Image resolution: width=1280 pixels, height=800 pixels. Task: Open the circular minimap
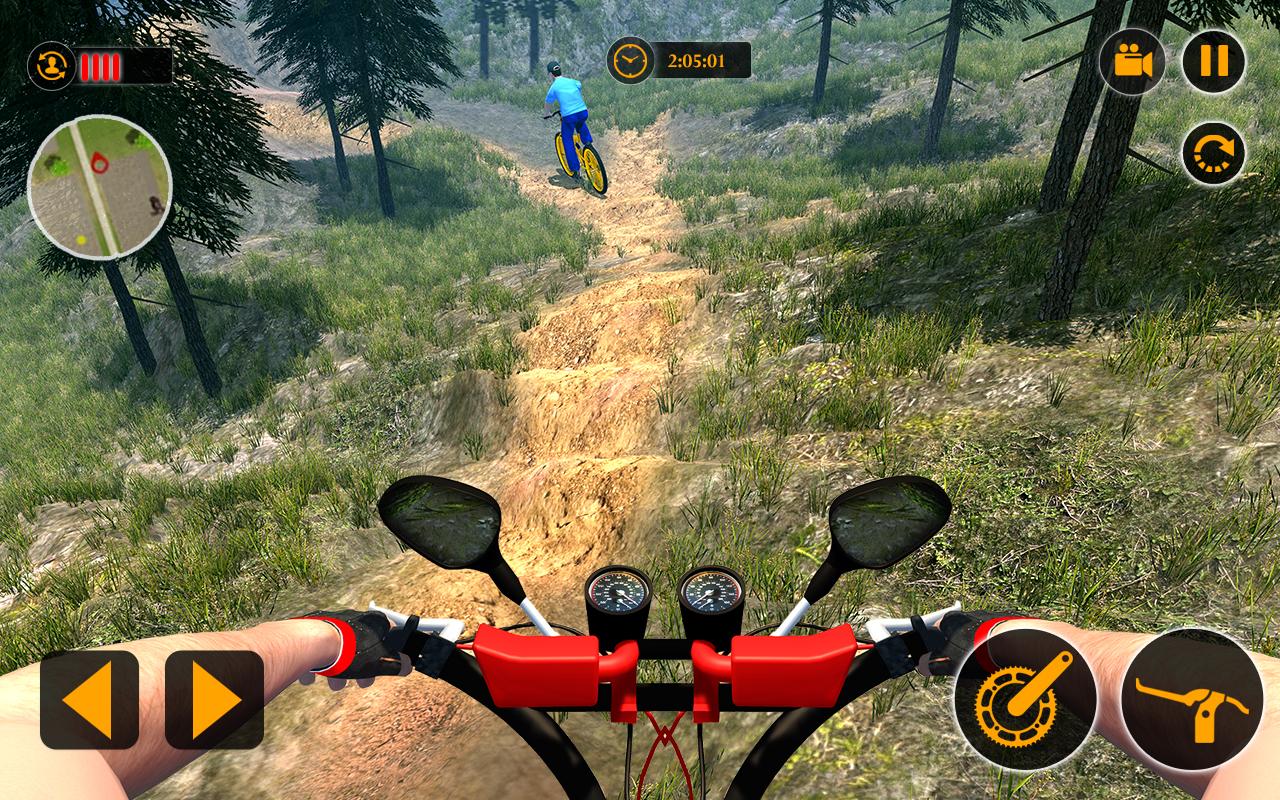click(99, 187)
